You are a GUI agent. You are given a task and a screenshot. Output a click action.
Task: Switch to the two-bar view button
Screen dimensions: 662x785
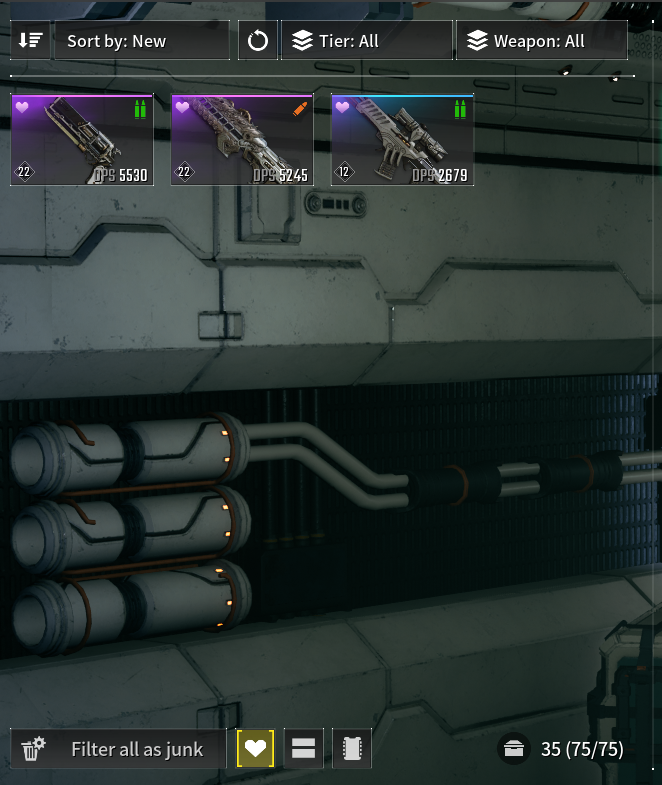(304, 749)
